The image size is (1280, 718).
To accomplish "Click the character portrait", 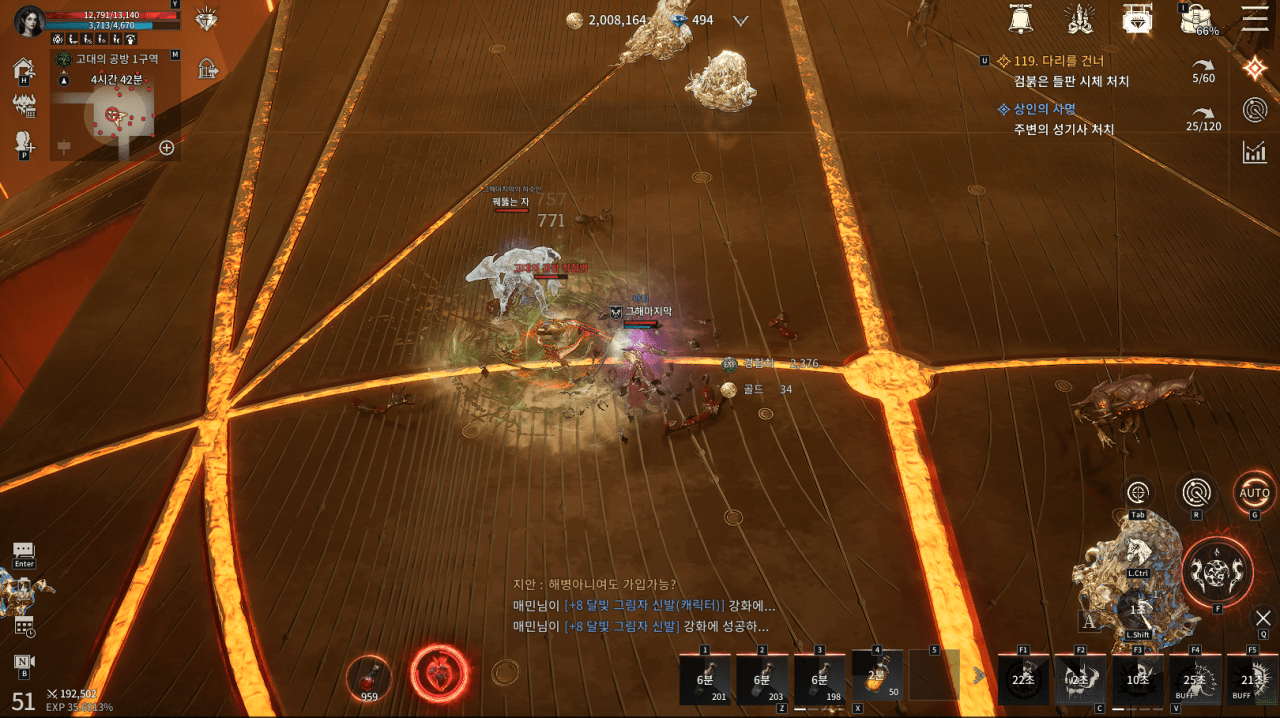I will pos(29,20).
